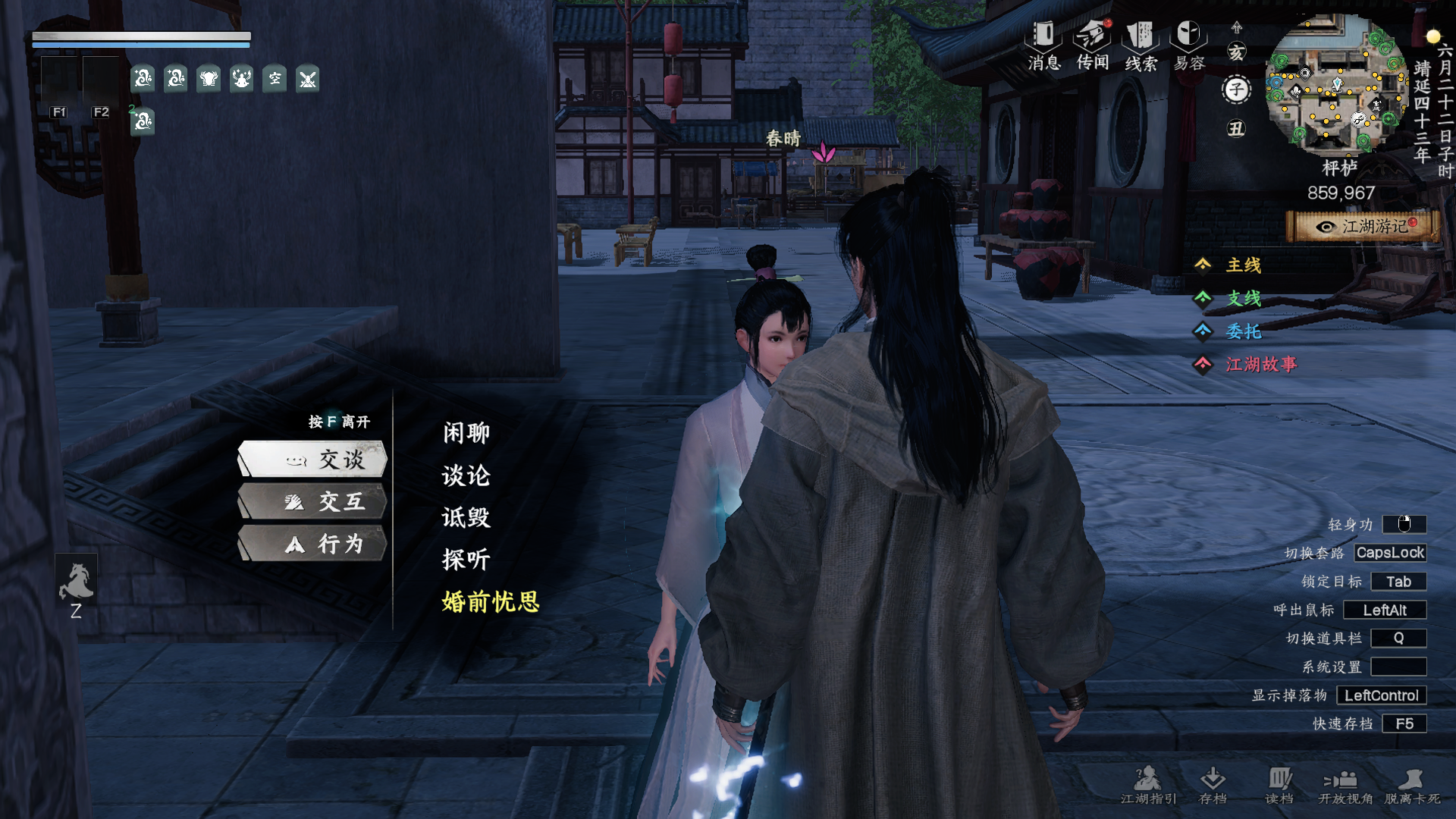Open the 江湖游记 journal button

pos(1363,227)
